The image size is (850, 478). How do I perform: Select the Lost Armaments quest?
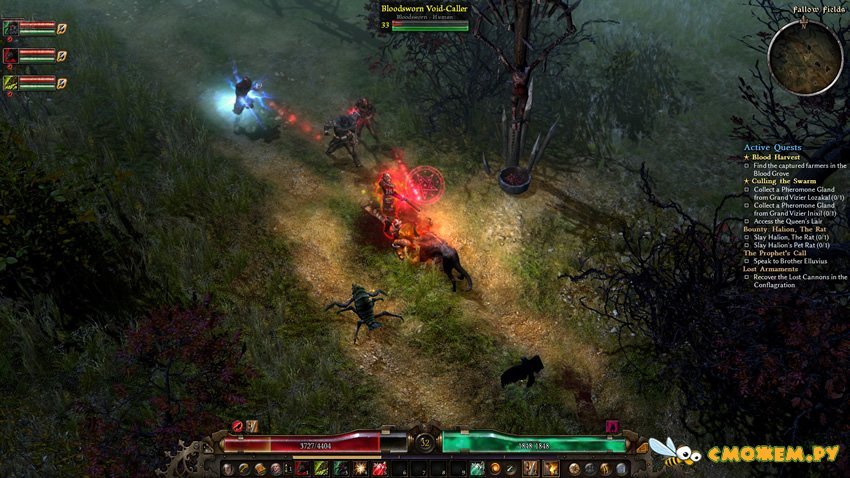point(771,269)
